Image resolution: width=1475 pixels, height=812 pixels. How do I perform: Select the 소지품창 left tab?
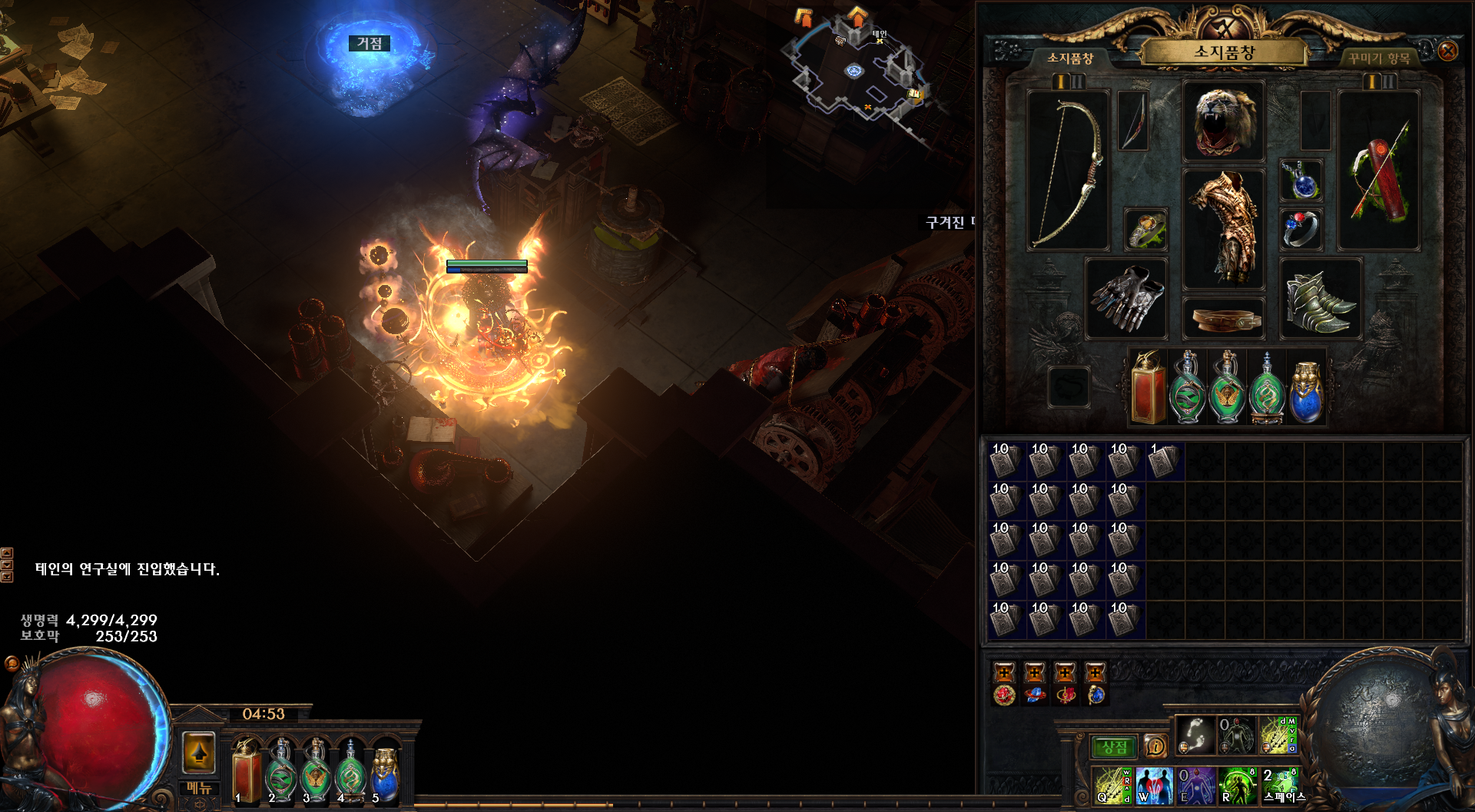tap(1070, 58)
